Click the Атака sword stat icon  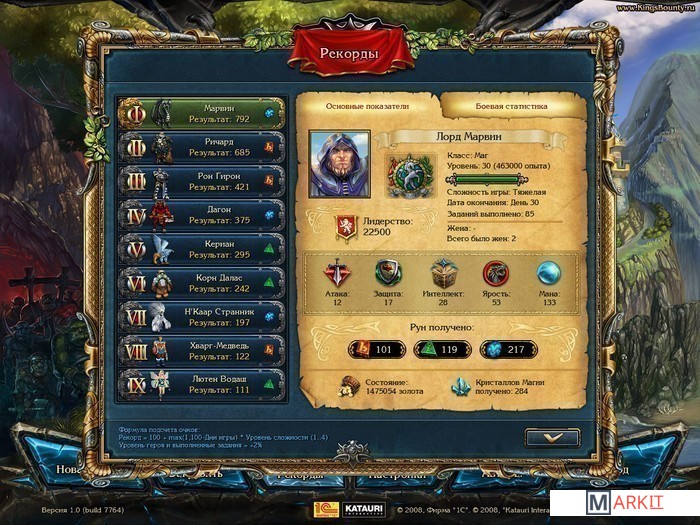click(x=337, y=273)
